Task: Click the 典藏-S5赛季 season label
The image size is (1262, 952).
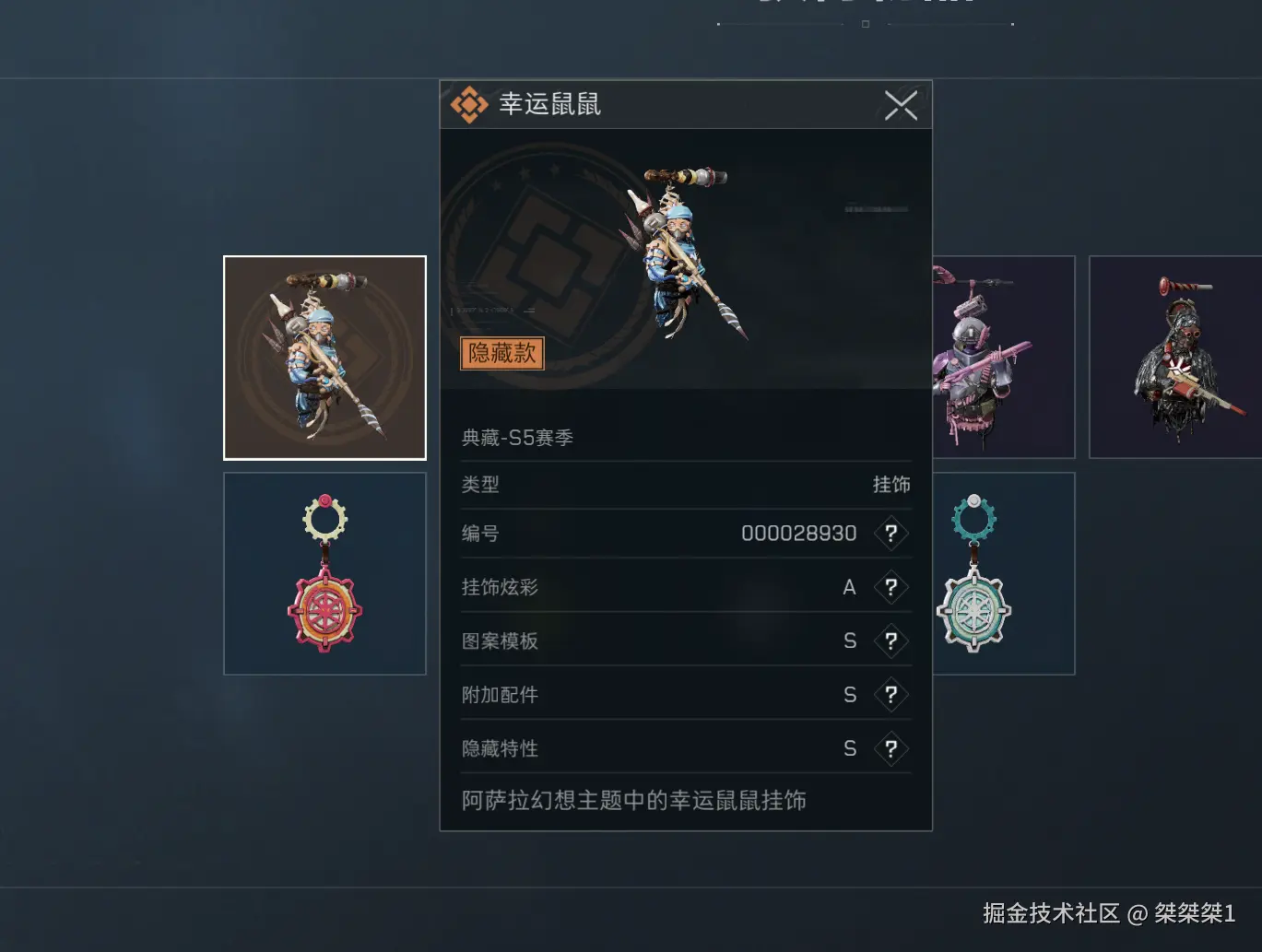Action: click(517, 437)
